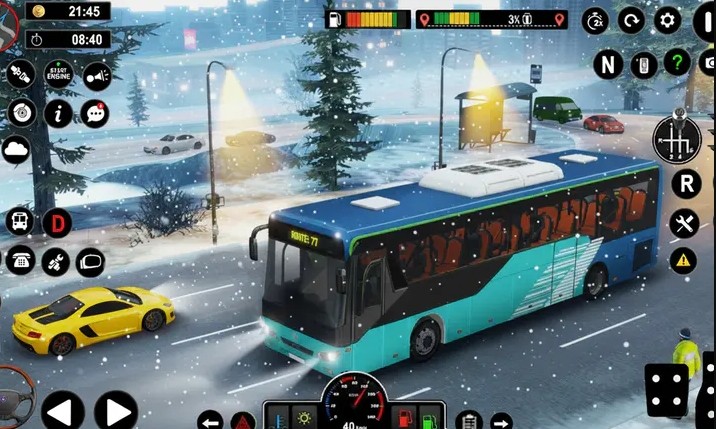Sound the horn button
The width and height of the screenshot is (716, 429).
(x=96, y=74)
